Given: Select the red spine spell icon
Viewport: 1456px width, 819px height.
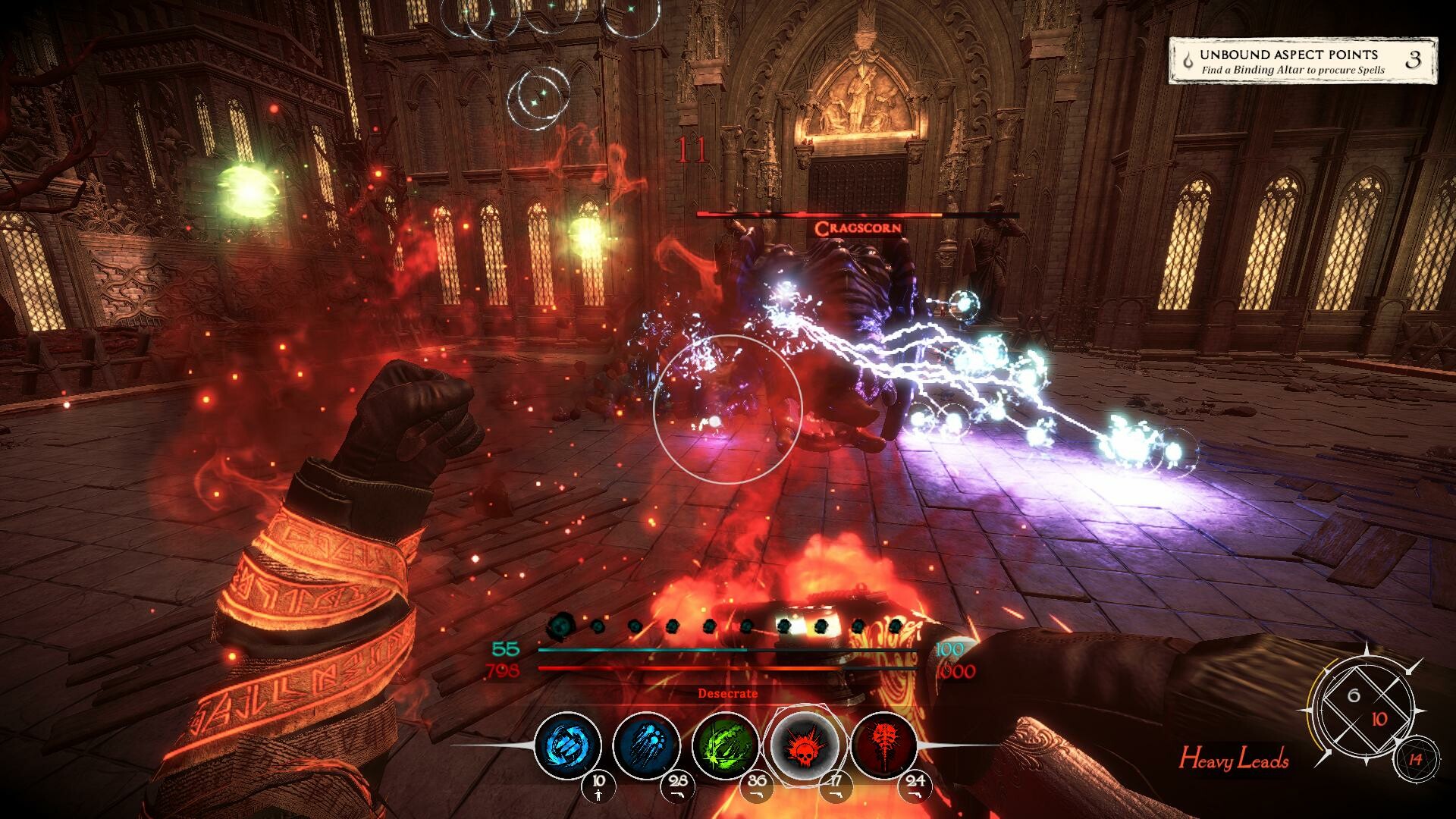Looking at the screenshot, I should pos(883,745).
